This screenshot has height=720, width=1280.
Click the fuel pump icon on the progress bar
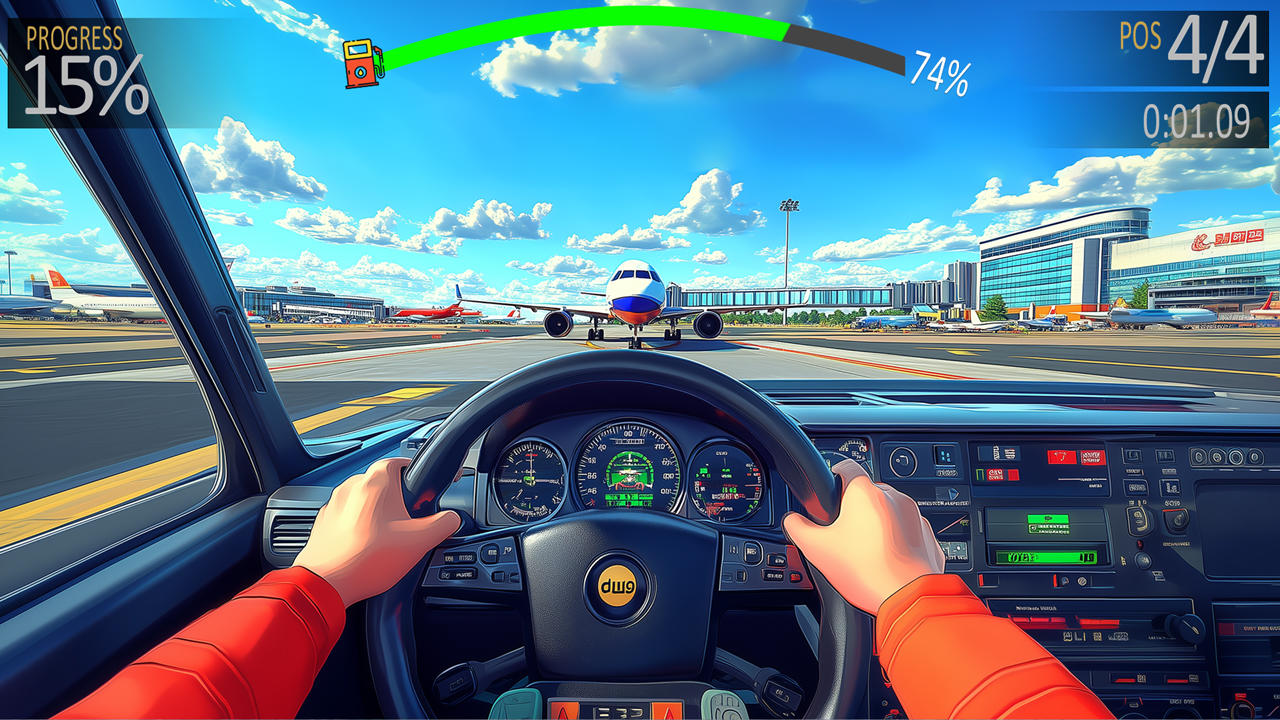click(362, 62)
